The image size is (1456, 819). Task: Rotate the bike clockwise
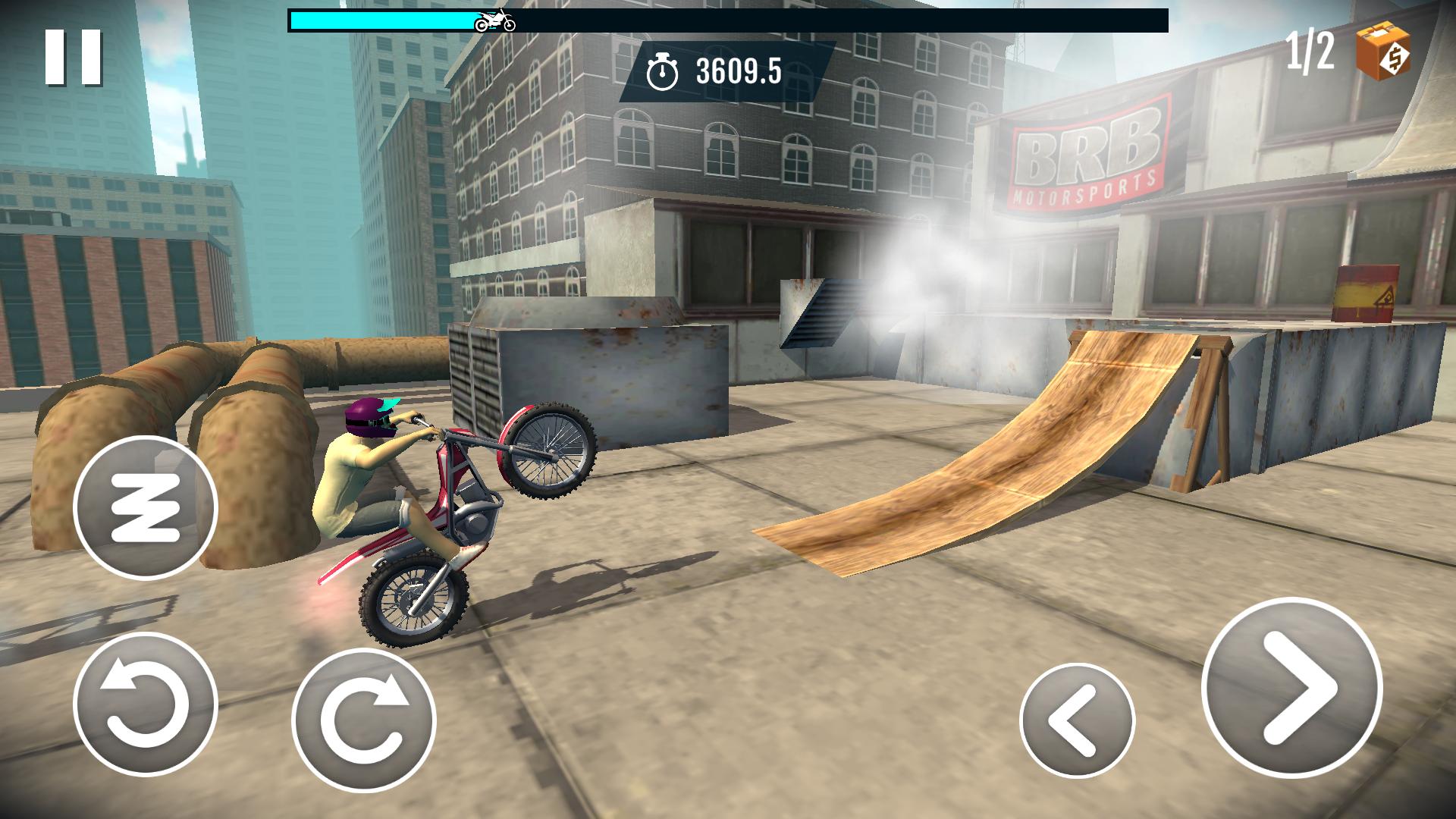click(364, 719)
